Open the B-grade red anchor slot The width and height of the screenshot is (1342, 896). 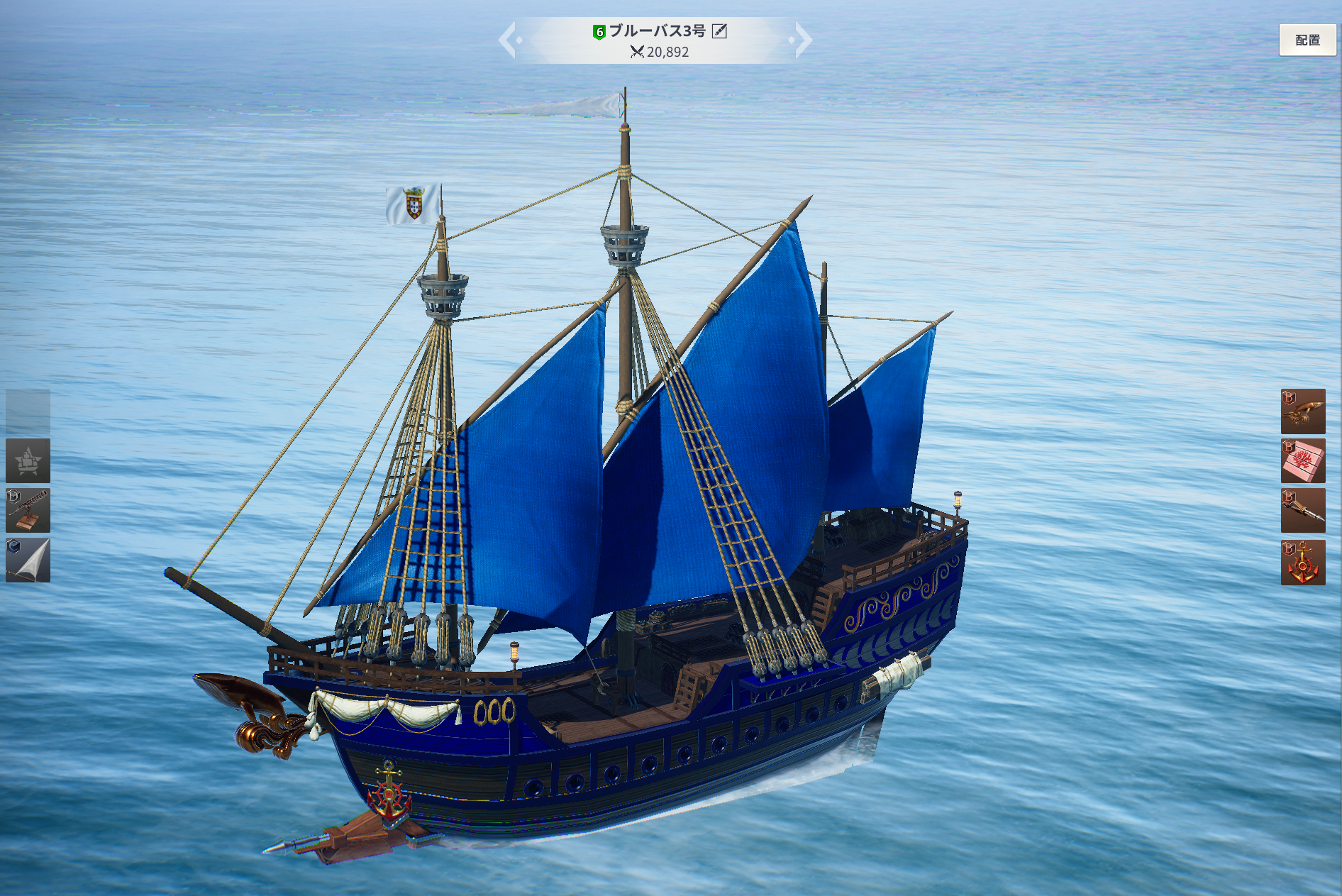(1303, 563)
